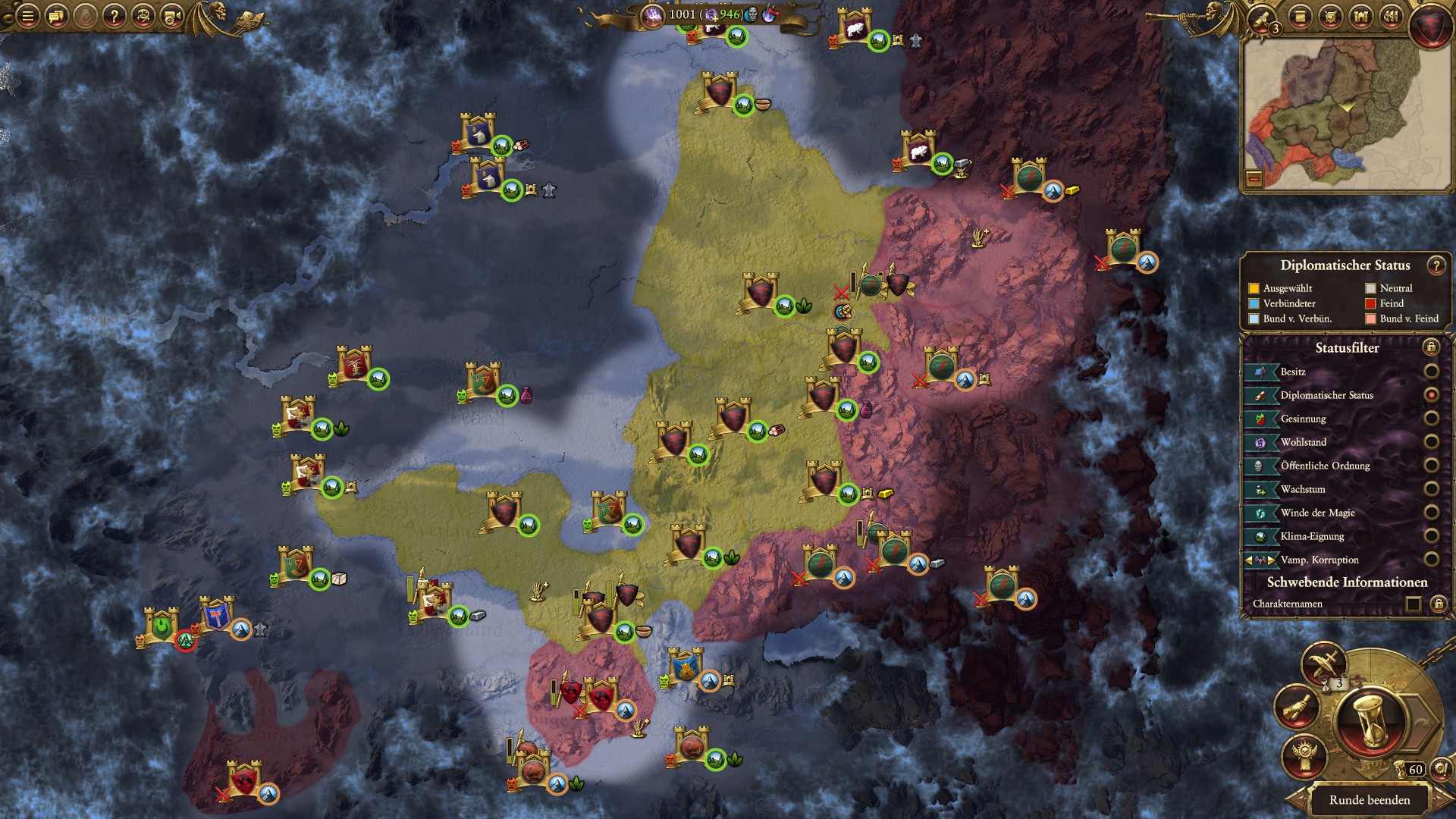Click the left arrow beside Vamp. Korruption

click(1247, 560)
